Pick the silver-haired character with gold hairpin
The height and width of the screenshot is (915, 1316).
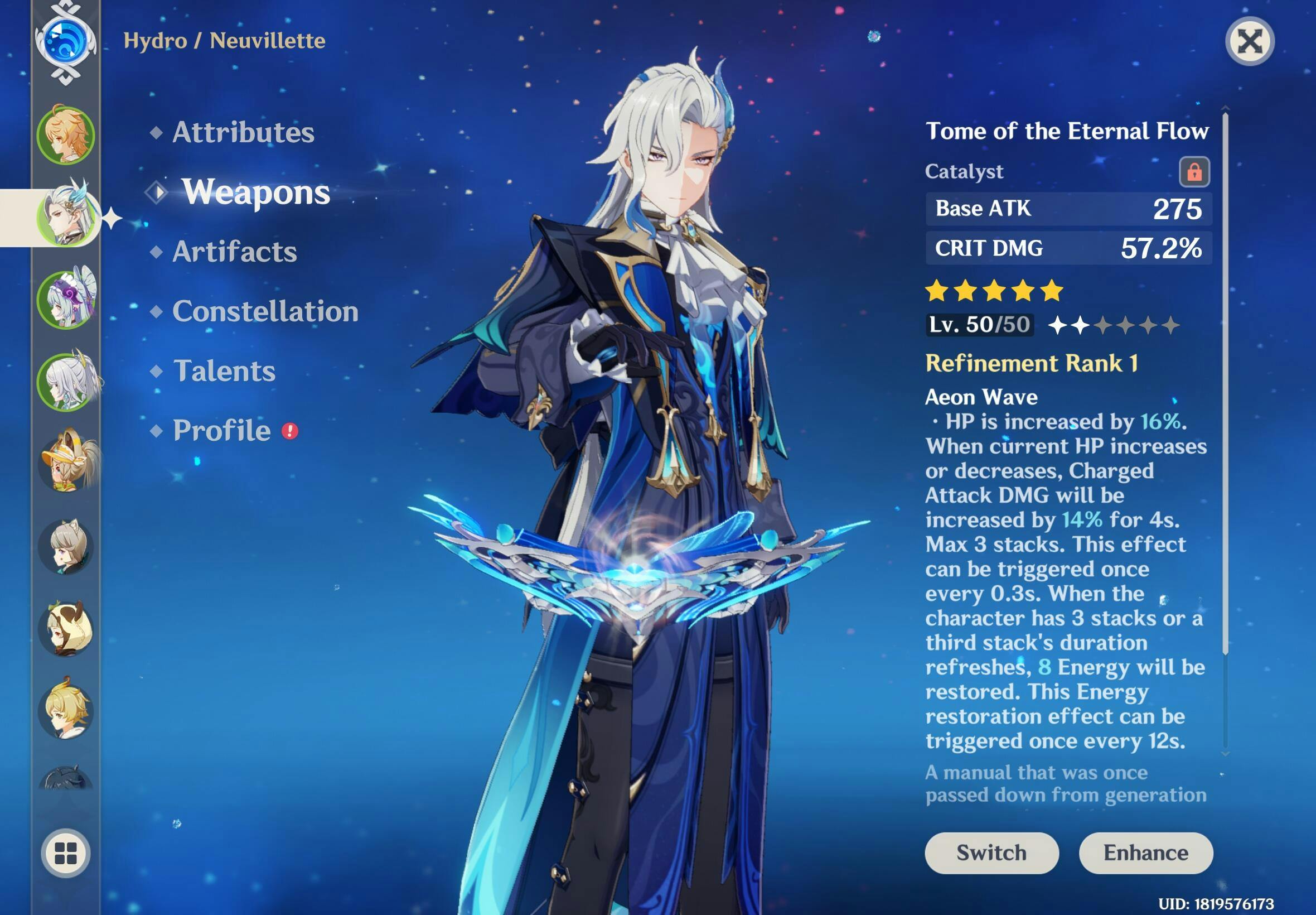coord(66,381)
